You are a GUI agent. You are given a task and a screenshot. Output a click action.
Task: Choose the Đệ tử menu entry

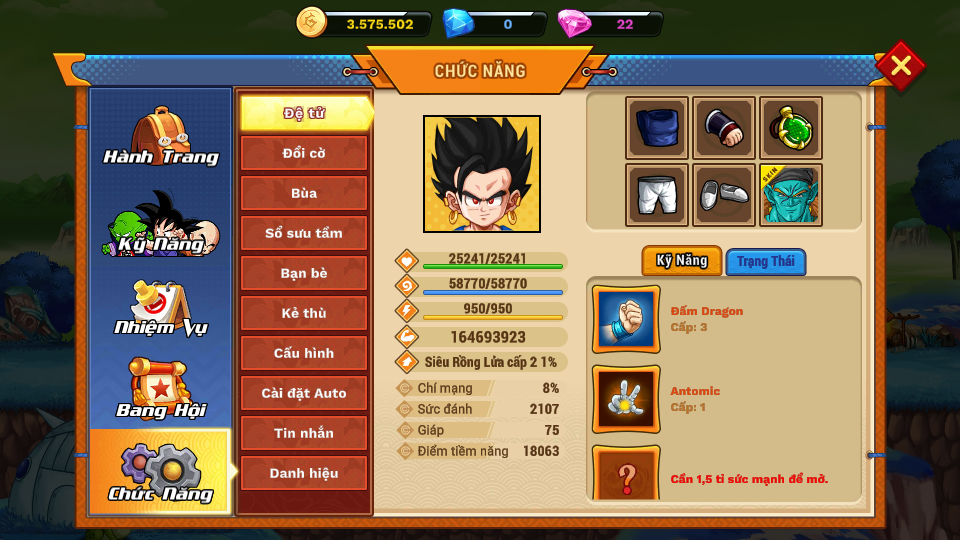[304, 113]
